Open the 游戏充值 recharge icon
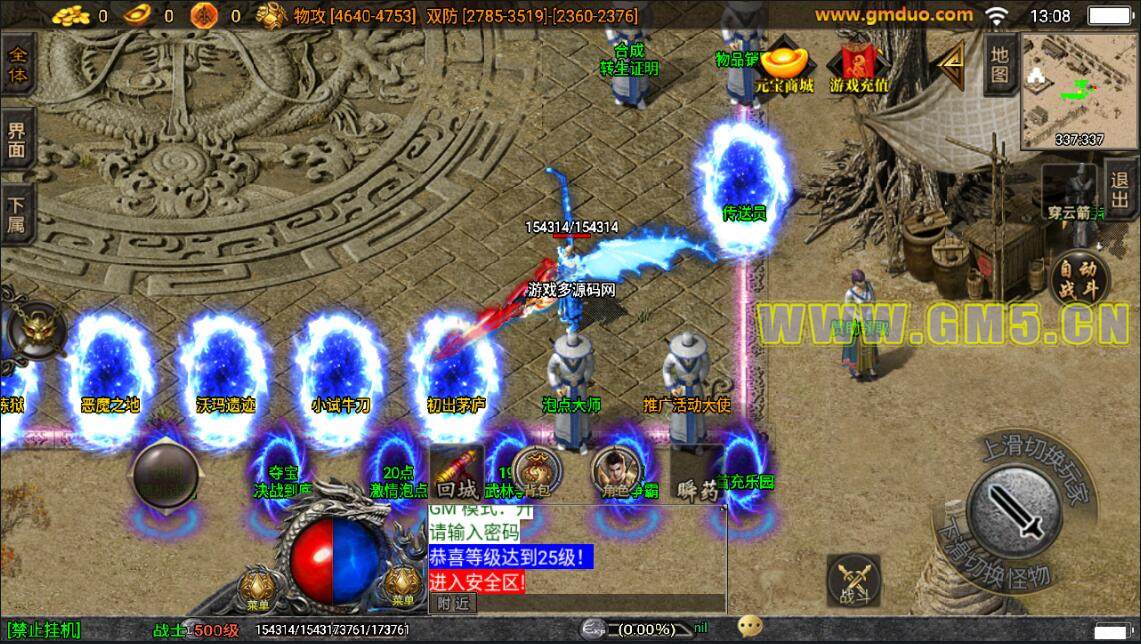The width and height of the screenshot is (1141, 644). click(859, 66)
